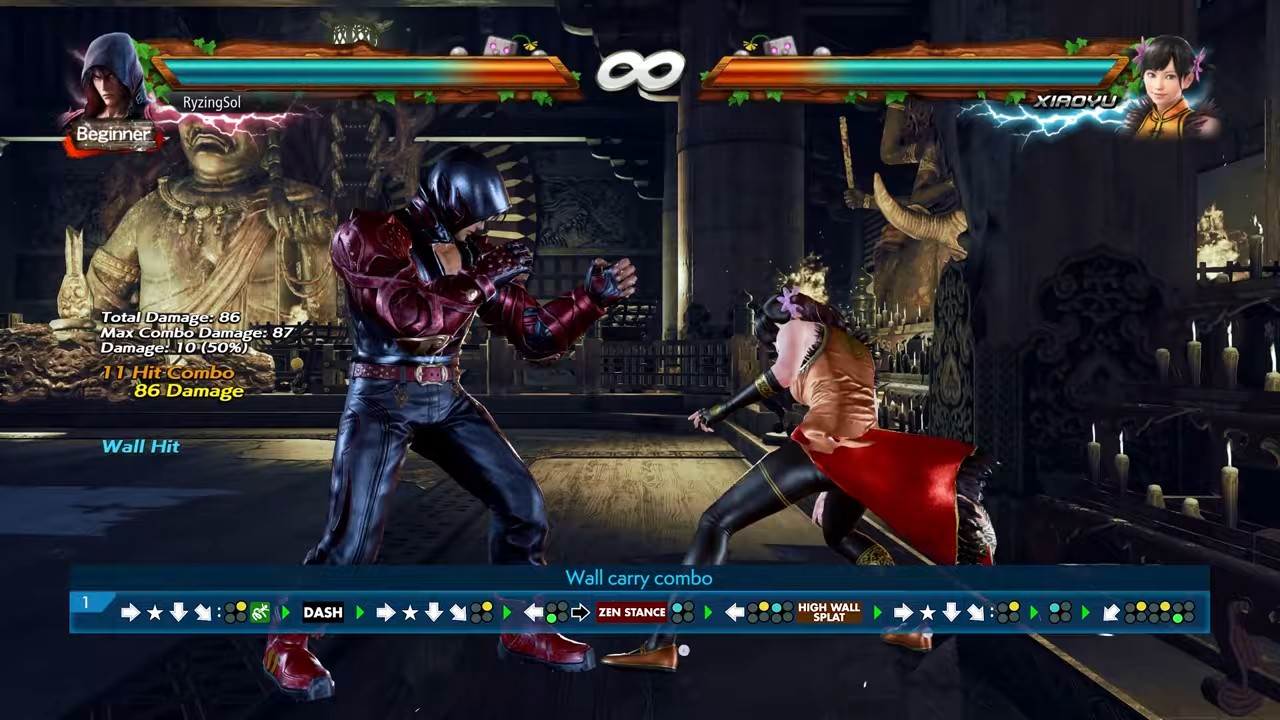Click the DASH step in the combo
Viewport: 1280px width, 720px height.
323,613
